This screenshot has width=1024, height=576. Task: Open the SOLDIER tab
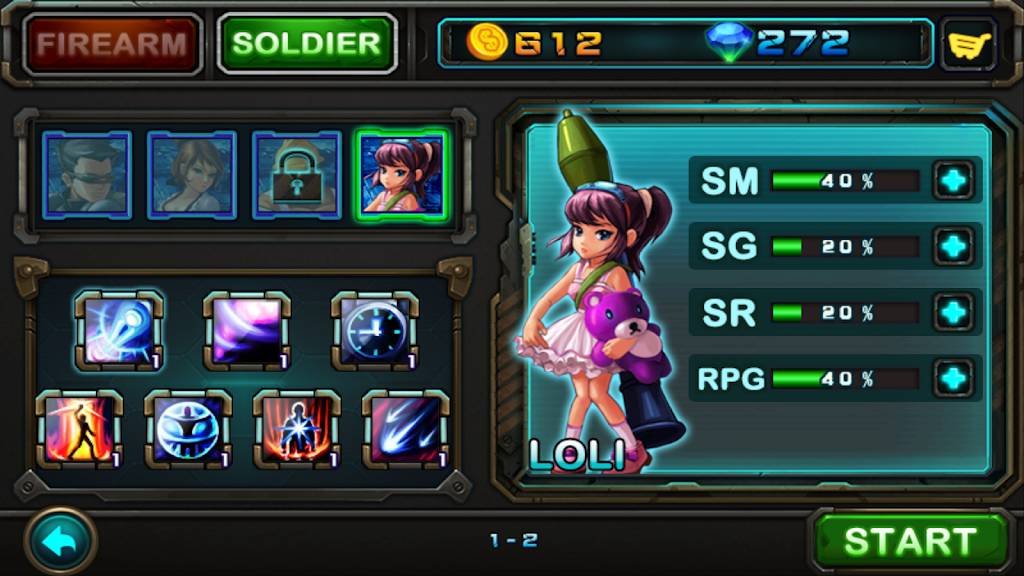click(x=307, y=44)
